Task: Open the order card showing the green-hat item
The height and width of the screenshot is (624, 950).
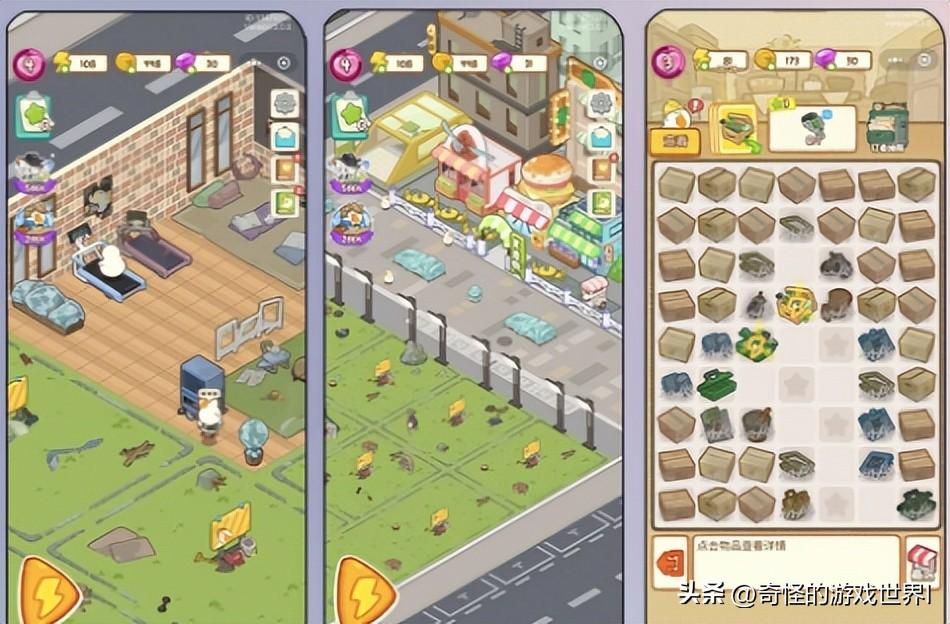Action: 811,127
